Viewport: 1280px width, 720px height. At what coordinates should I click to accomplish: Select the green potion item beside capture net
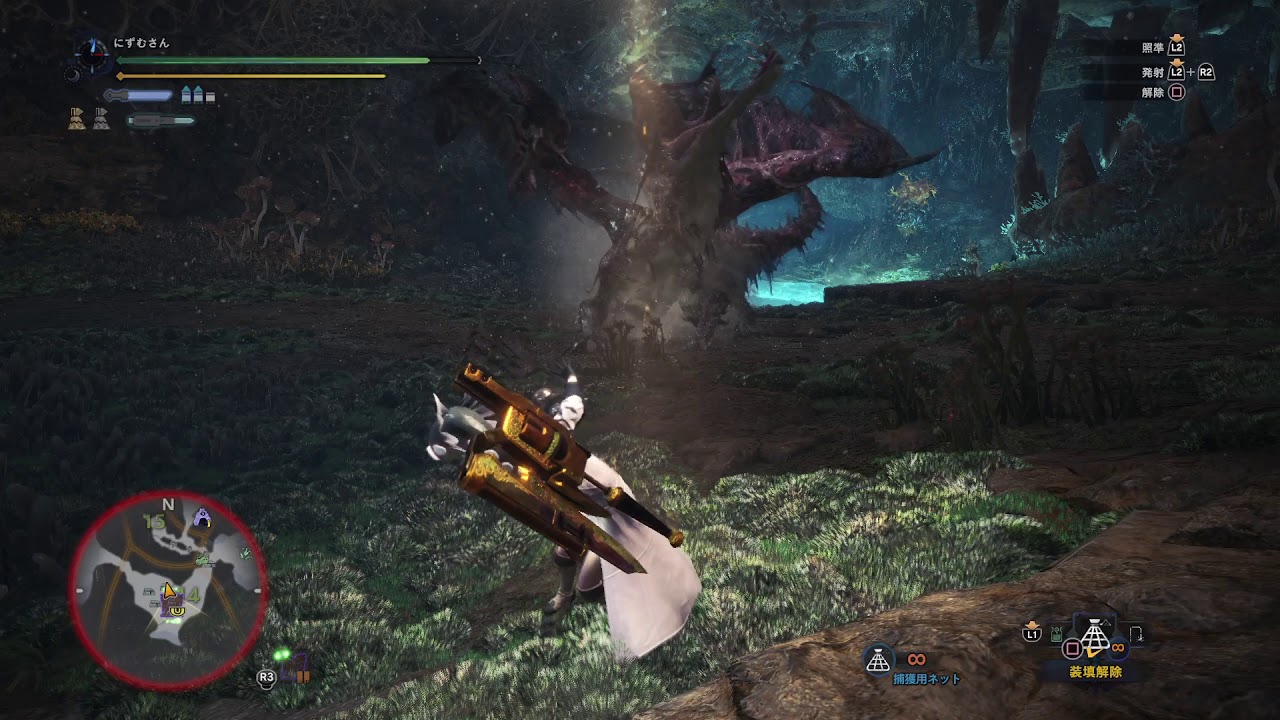pos(1057,633)
